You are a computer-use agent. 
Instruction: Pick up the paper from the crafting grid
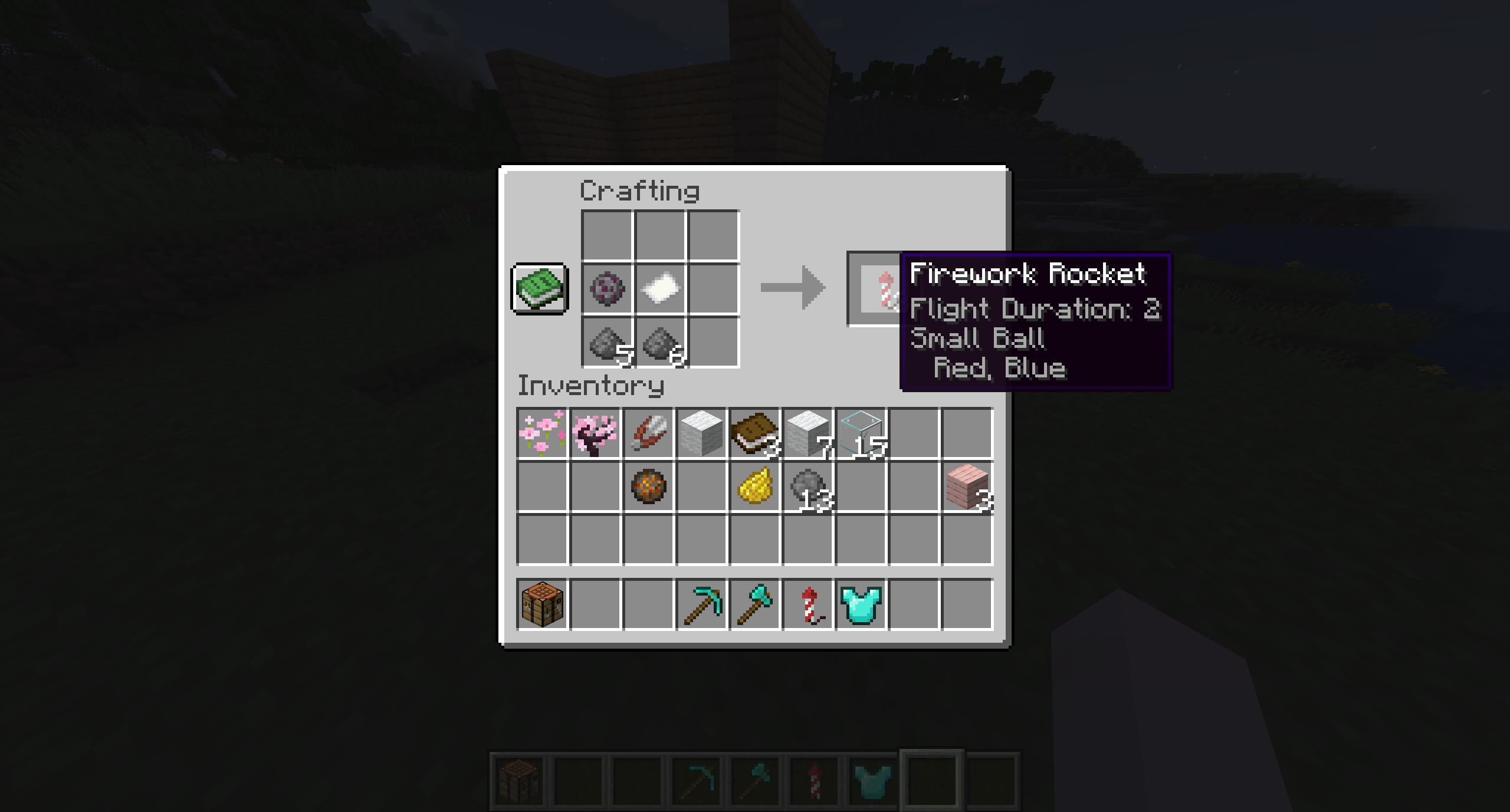click(x=661, y=289)
